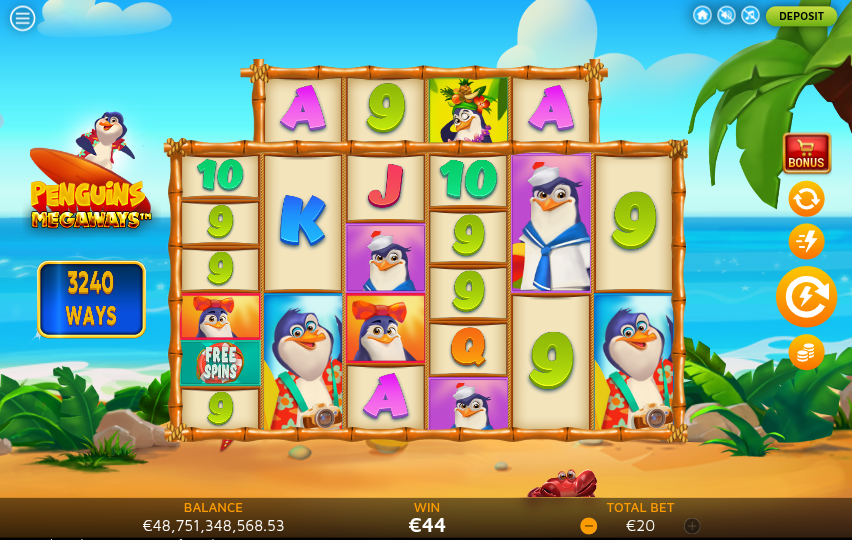Open the hamburger menu
This screenshot has height=540, width=852.
22,18
